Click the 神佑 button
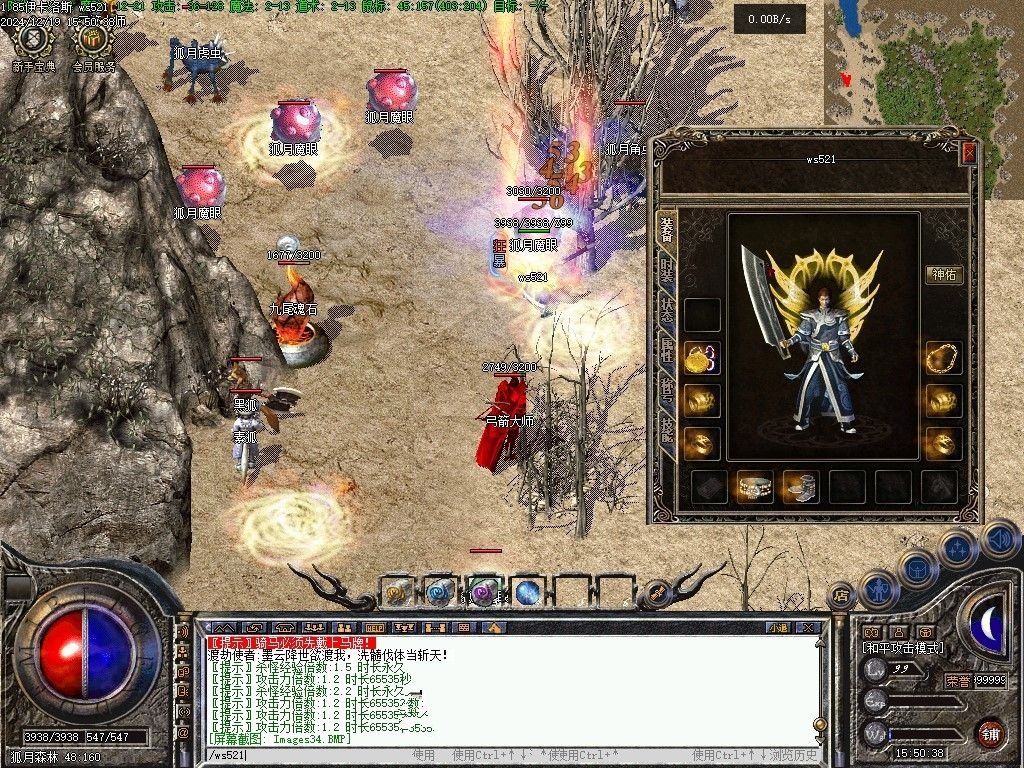1024x768 pixels. pos(943,275)
